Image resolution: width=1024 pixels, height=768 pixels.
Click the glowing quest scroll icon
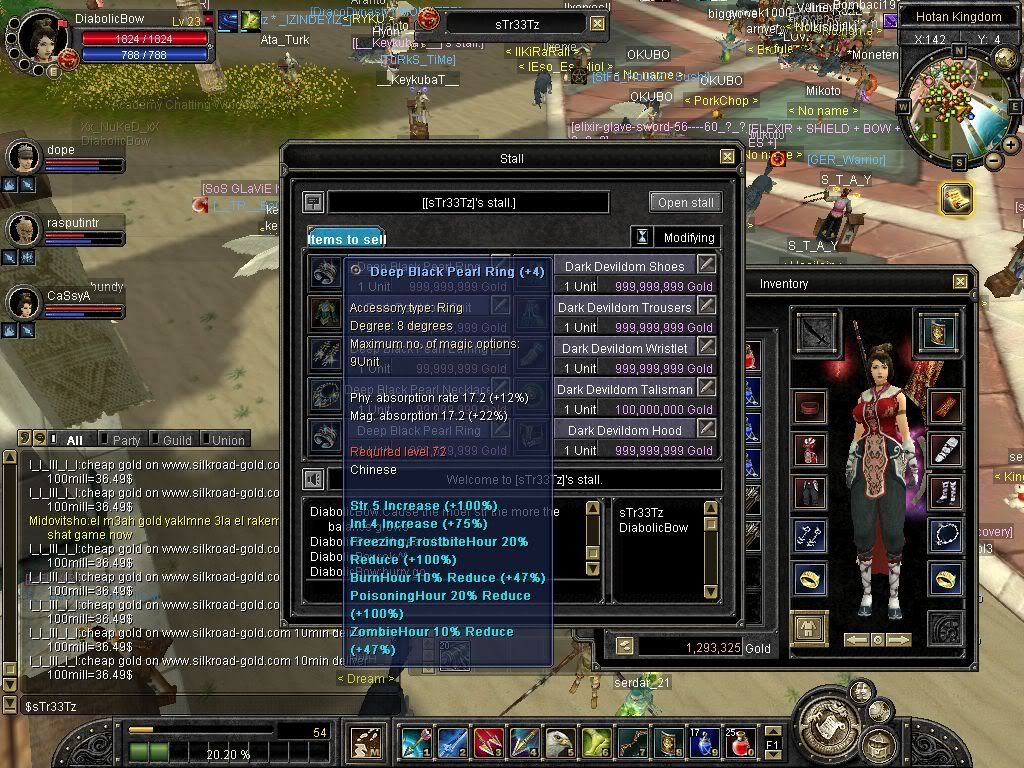click(955, 198)
